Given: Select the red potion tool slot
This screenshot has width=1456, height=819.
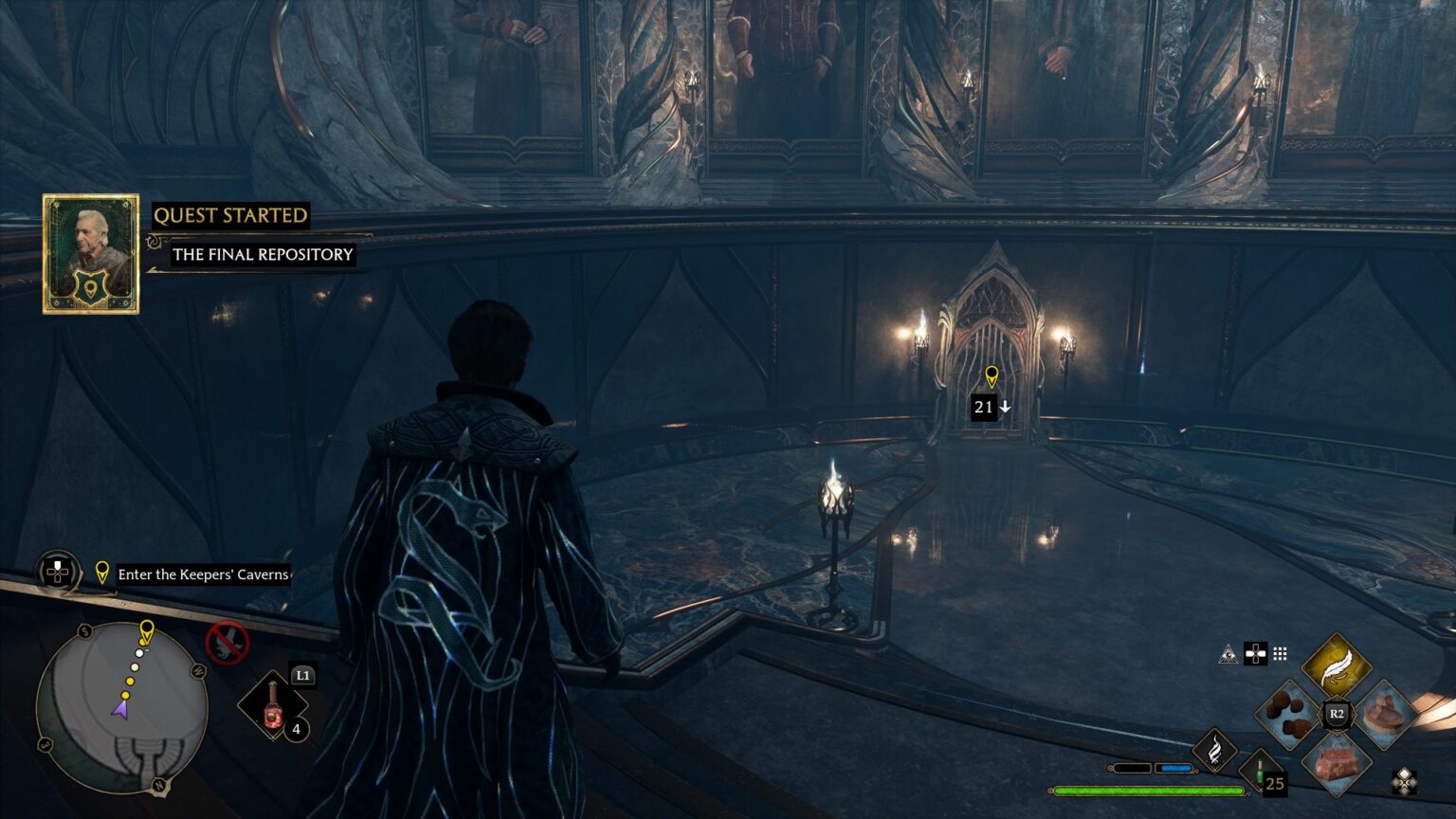Looking at the screenshot, I should [273, 706].
